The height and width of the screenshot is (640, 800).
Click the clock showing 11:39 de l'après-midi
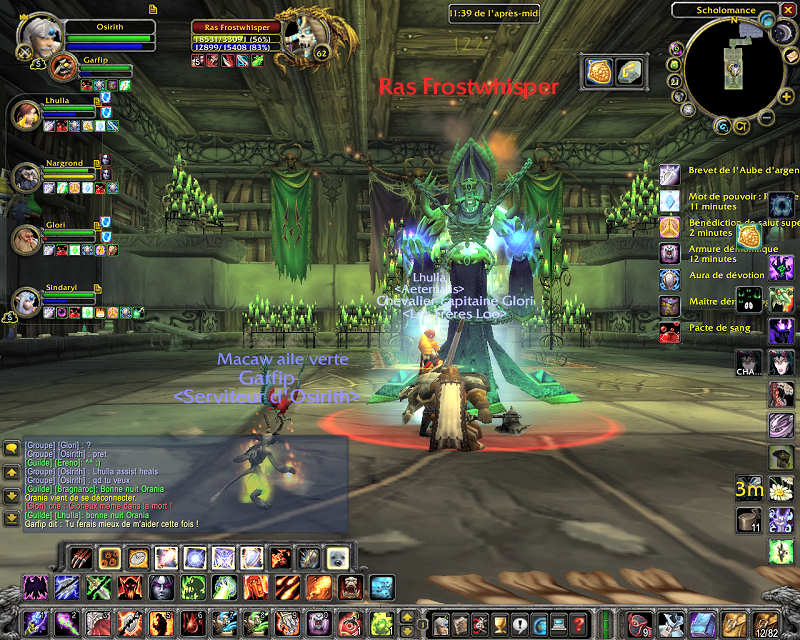pyautogui.click(x=495, y=13)
